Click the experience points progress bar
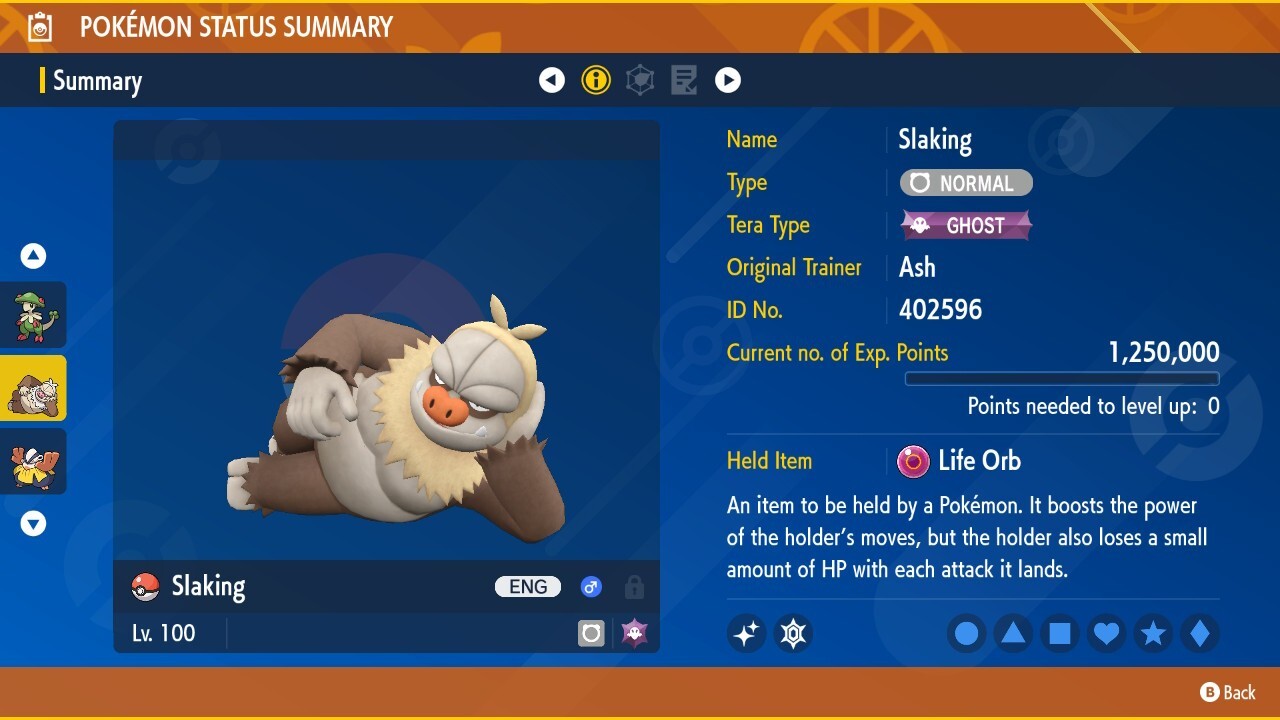 tap(1062, 379)
